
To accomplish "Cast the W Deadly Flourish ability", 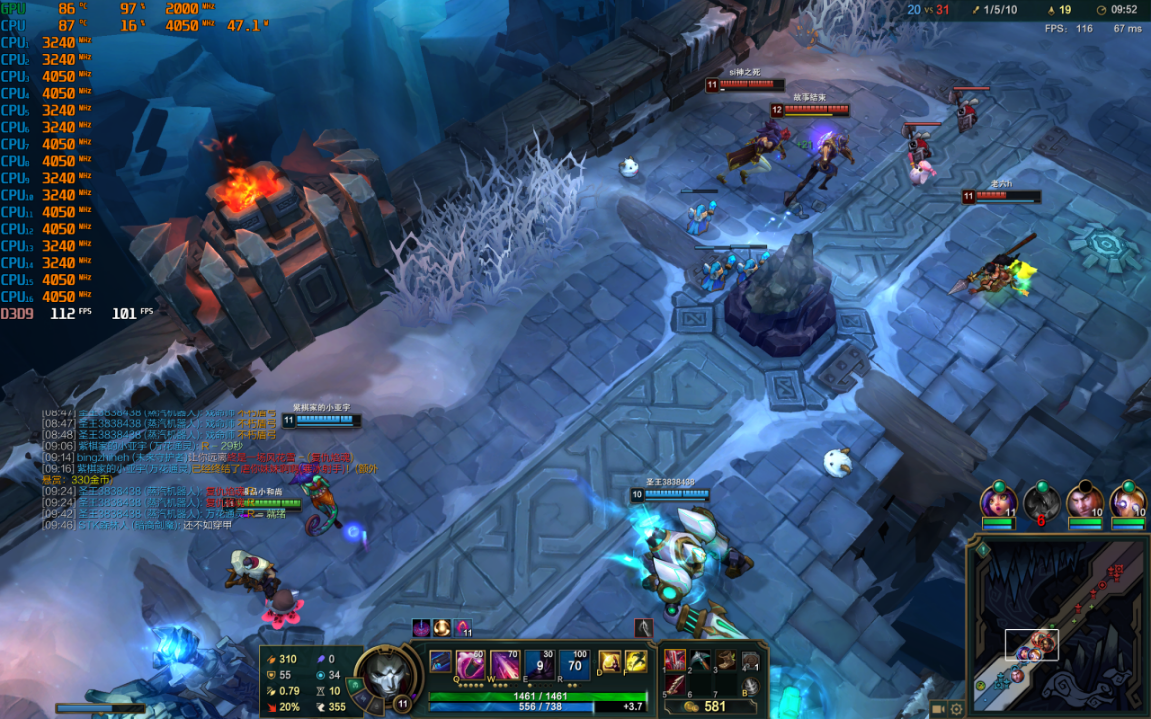I will 505,665.
